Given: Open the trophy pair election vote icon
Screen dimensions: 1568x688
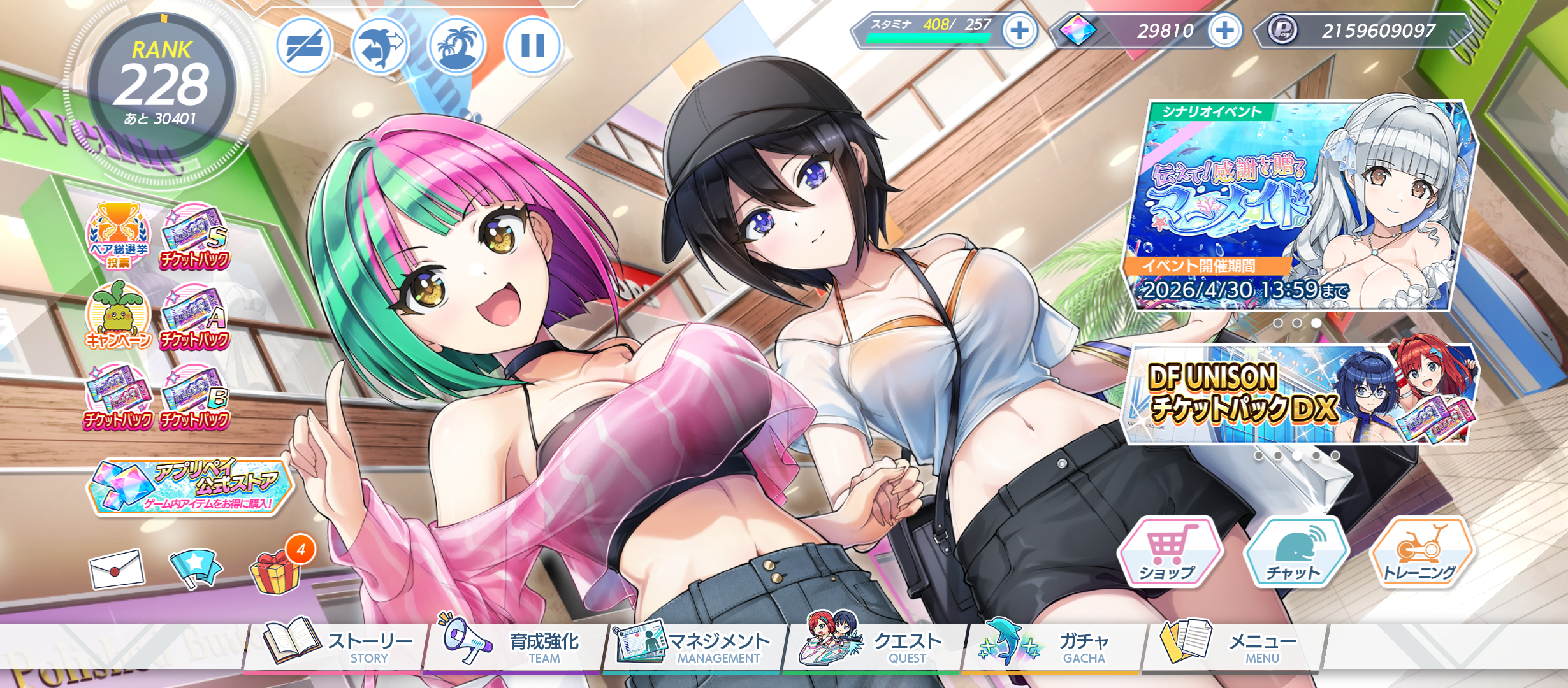Looking at the screenshot, I should coord(119,236).
